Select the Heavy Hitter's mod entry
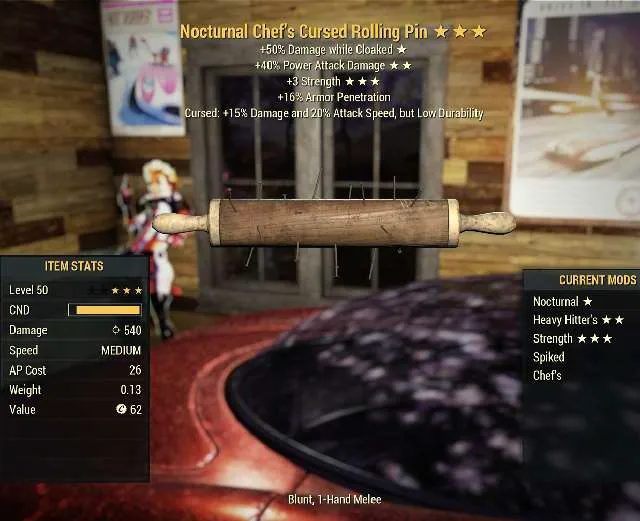640x521 pixels. 578,320
